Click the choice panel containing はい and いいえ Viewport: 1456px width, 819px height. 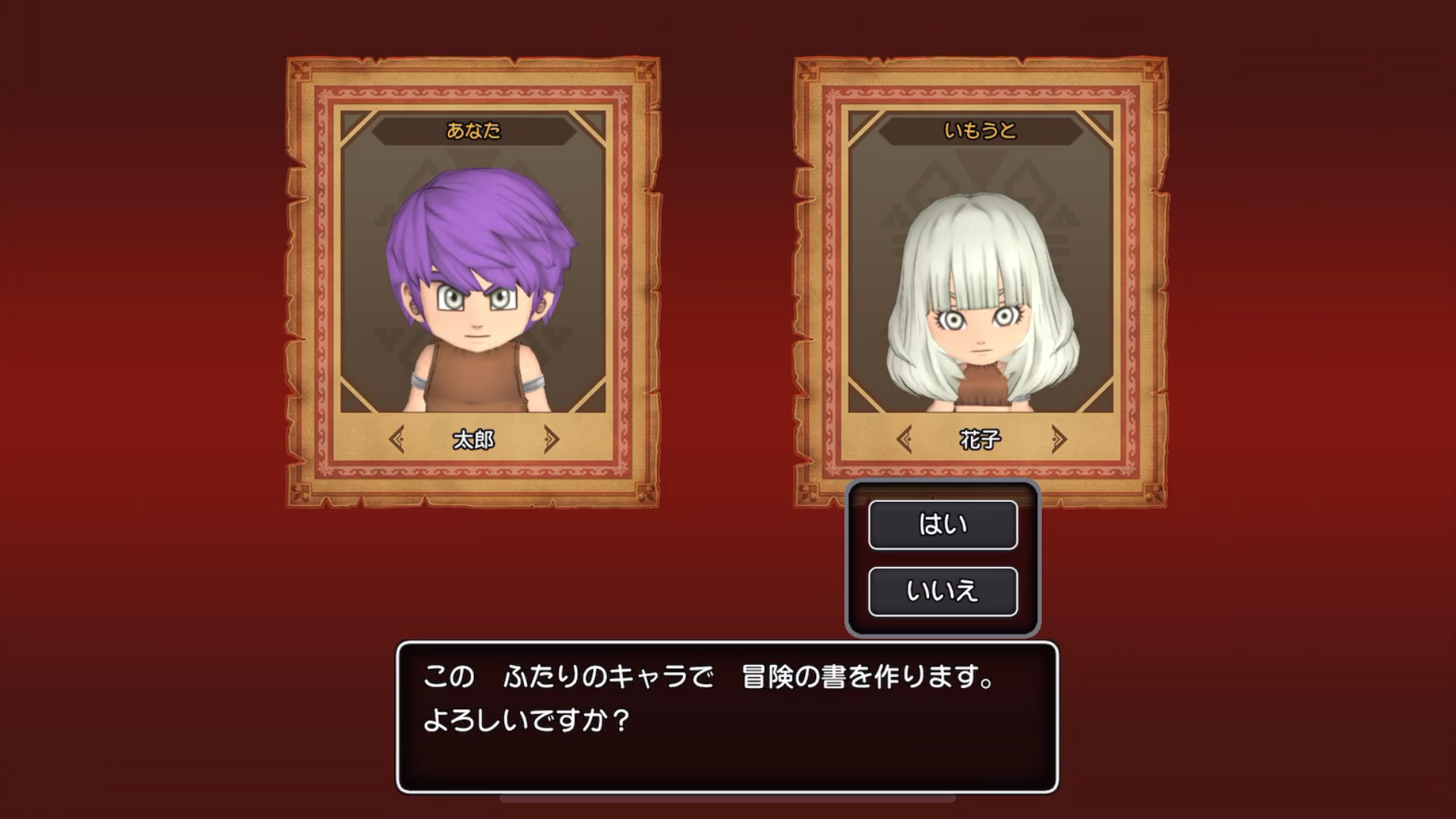point(942,558)
